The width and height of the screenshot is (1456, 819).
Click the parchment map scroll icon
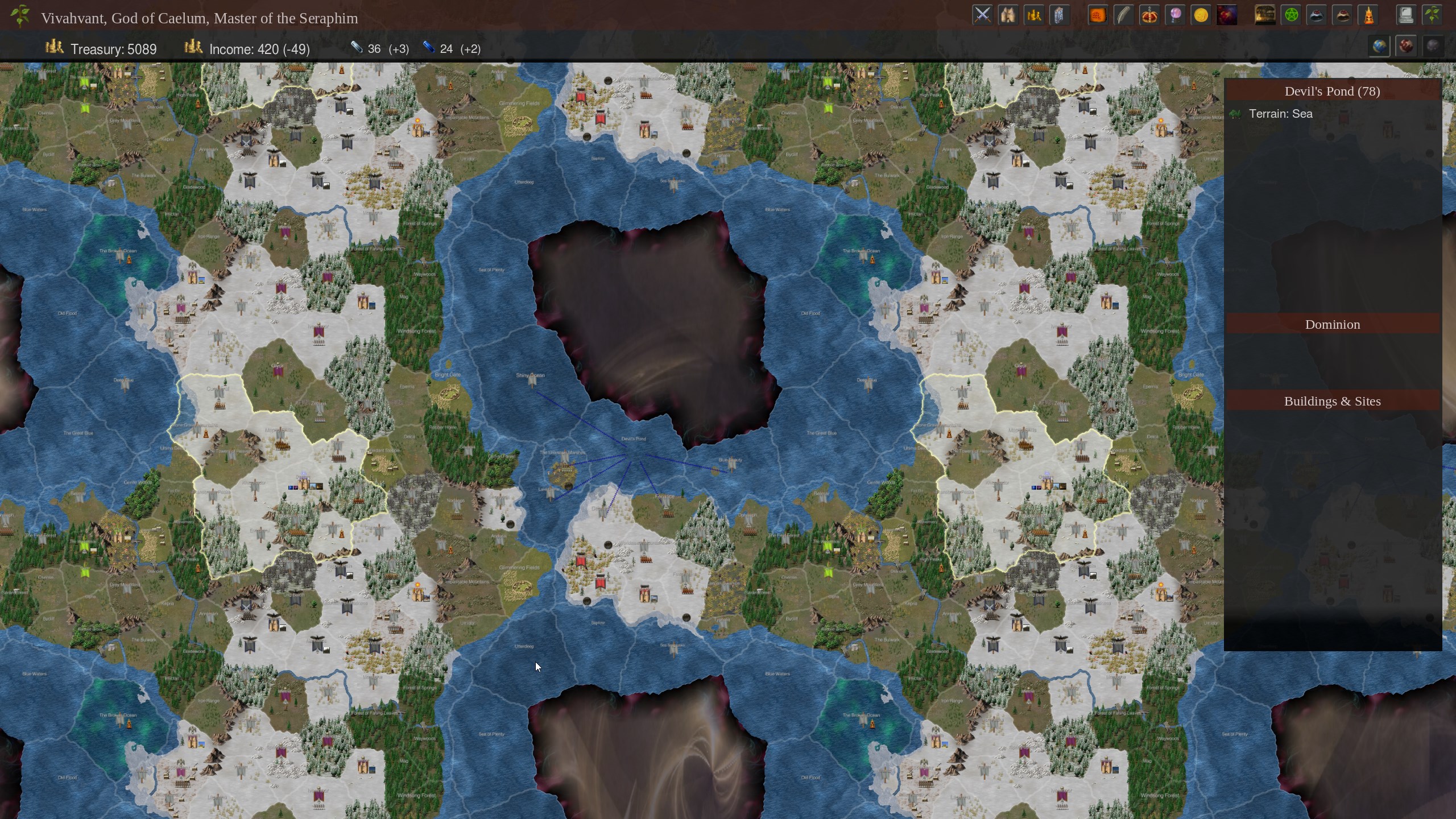[x=1008, y=15]
